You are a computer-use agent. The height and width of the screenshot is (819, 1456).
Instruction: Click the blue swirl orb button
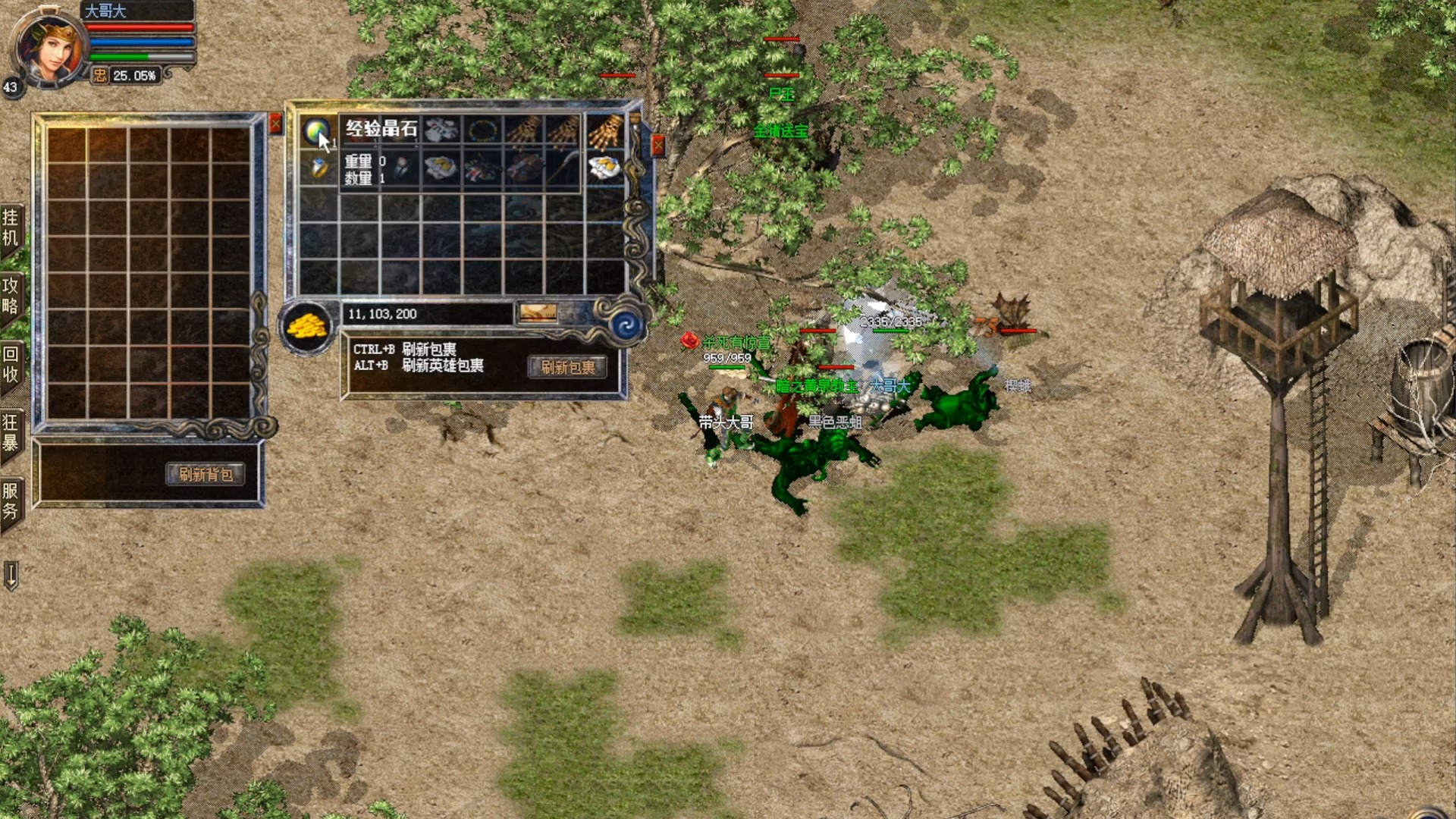point(626,326)
